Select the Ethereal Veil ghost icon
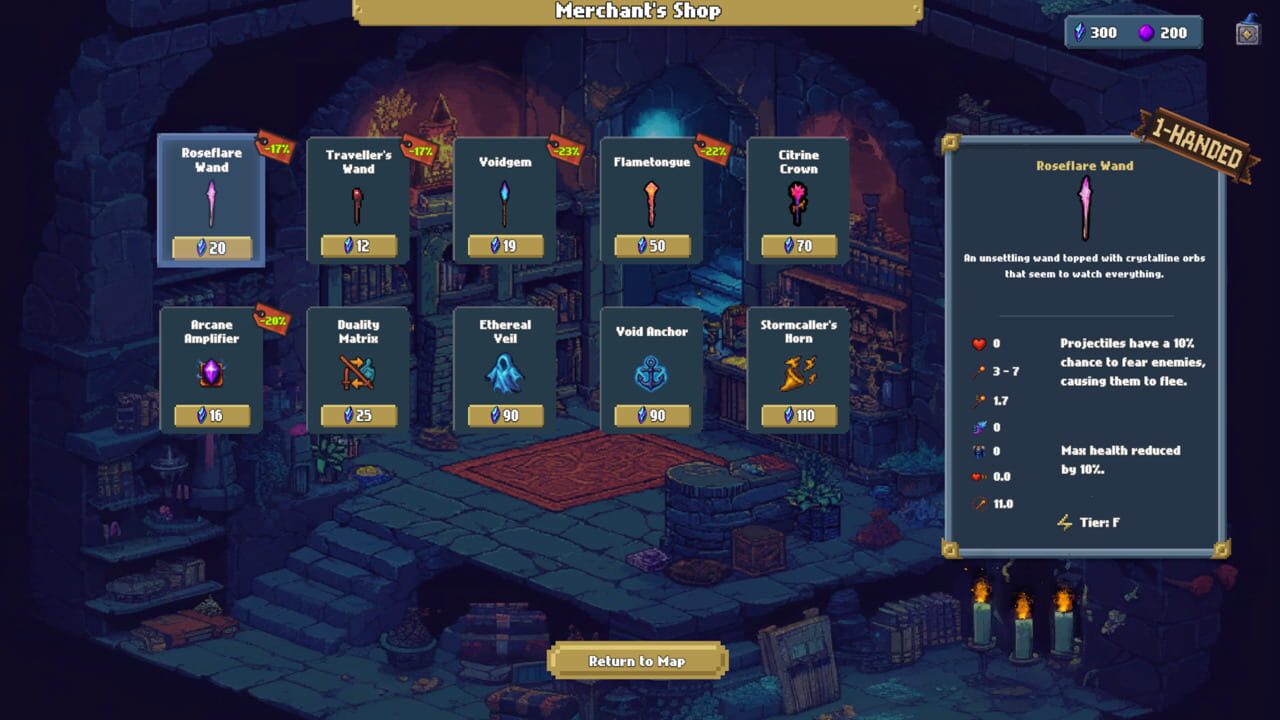The image size is (1280, 720). 505,376
